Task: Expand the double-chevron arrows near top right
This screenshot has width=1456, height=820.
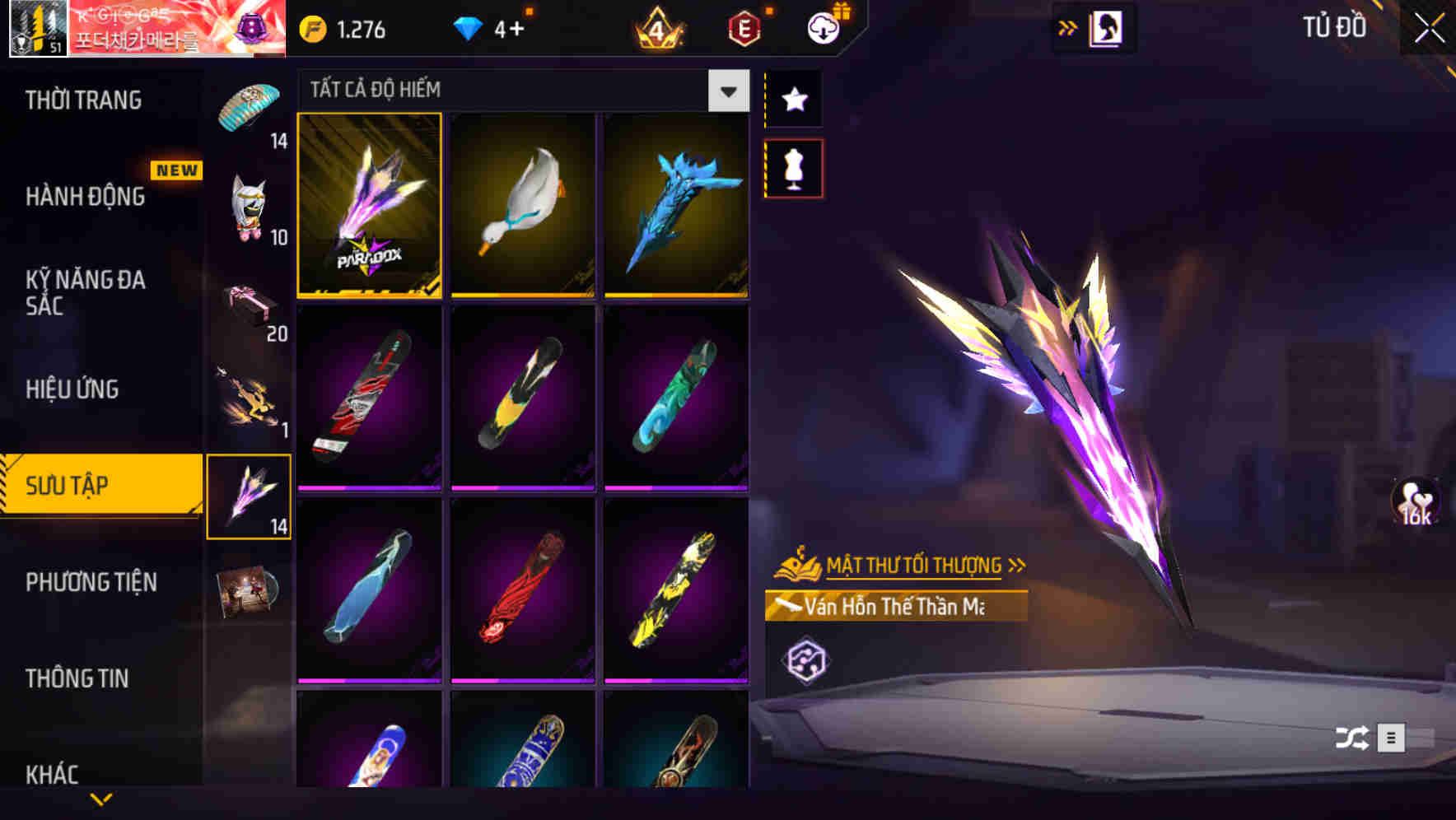Action: (x=1066, y=27)
